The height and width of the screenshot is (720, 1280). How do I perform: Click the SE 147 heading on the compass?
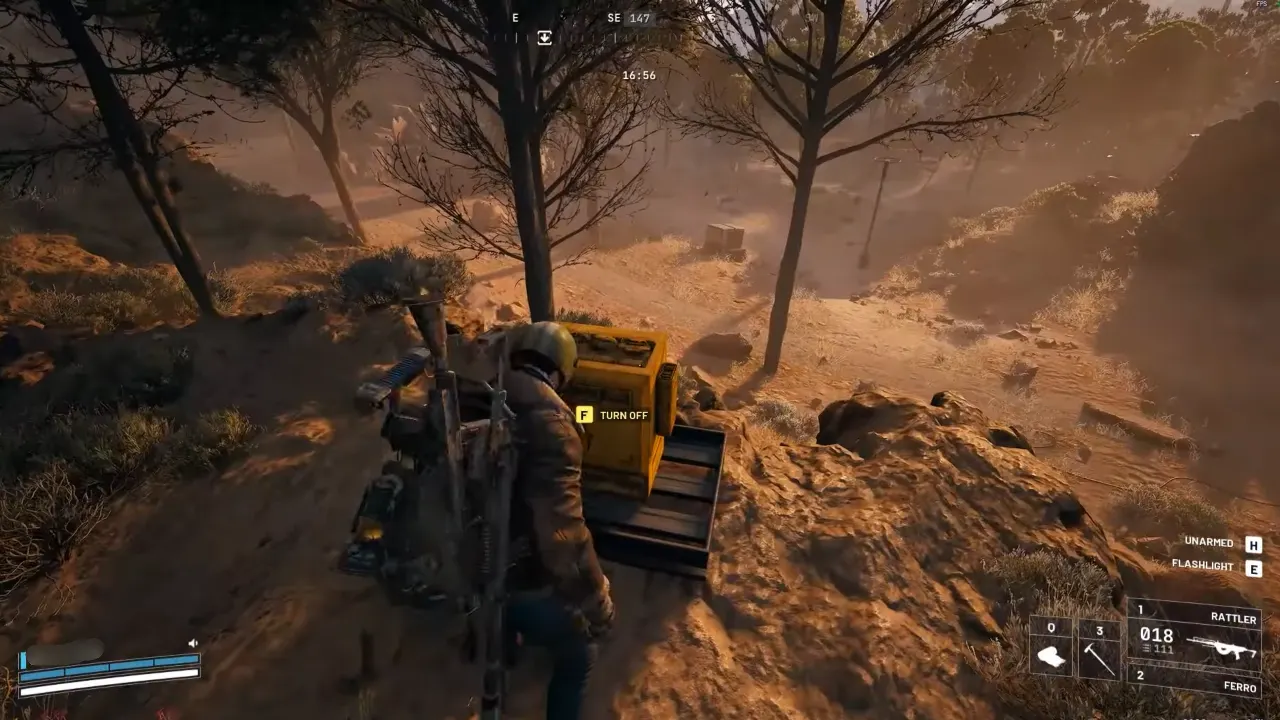pyautogui.click(x=628, y=18)
